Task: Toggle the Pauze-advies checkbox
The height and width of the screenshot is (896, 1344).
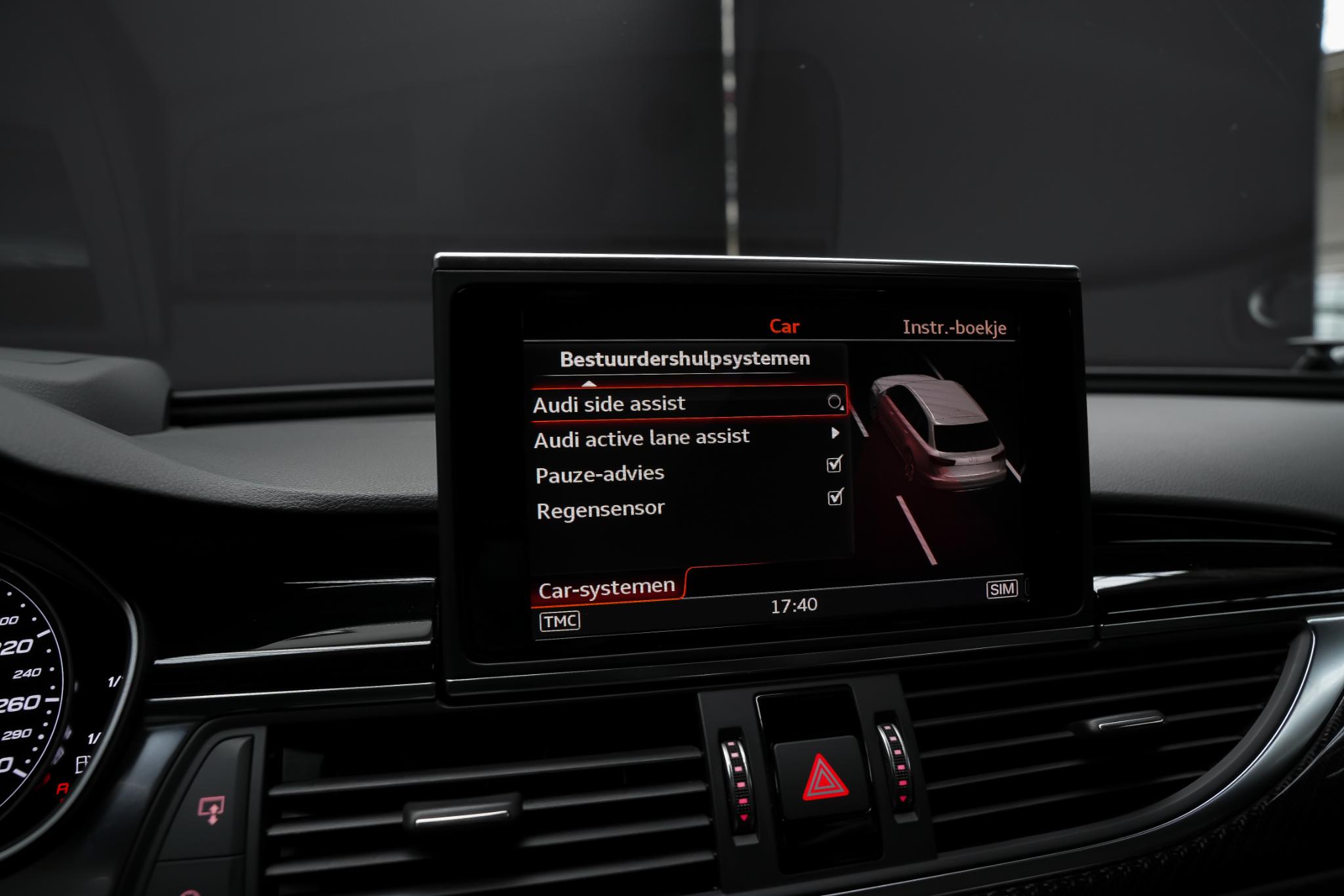Action: 834,464
